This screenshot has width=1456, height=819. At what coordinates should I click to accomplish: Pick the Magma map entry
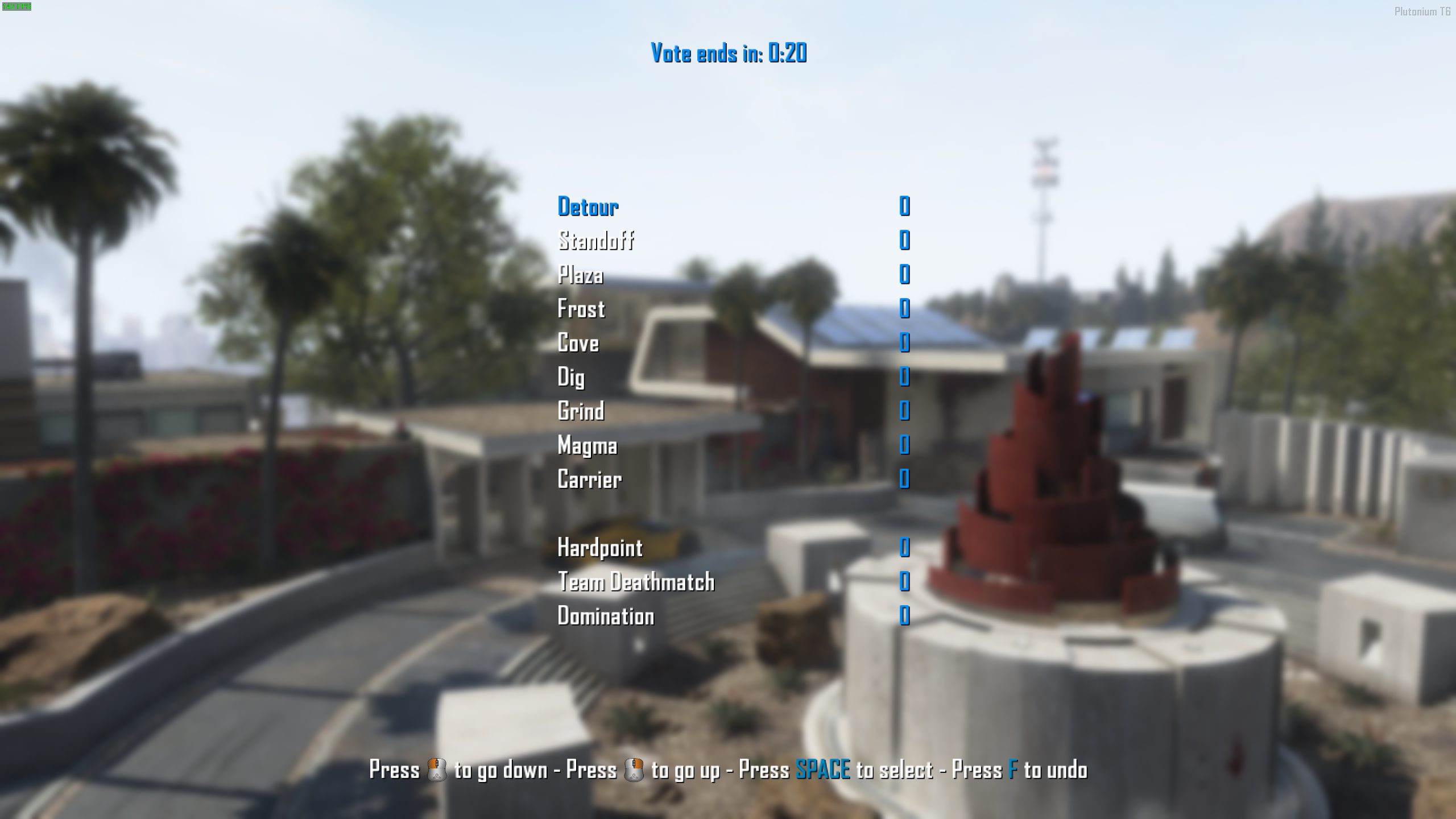click(x=586, y=446)
